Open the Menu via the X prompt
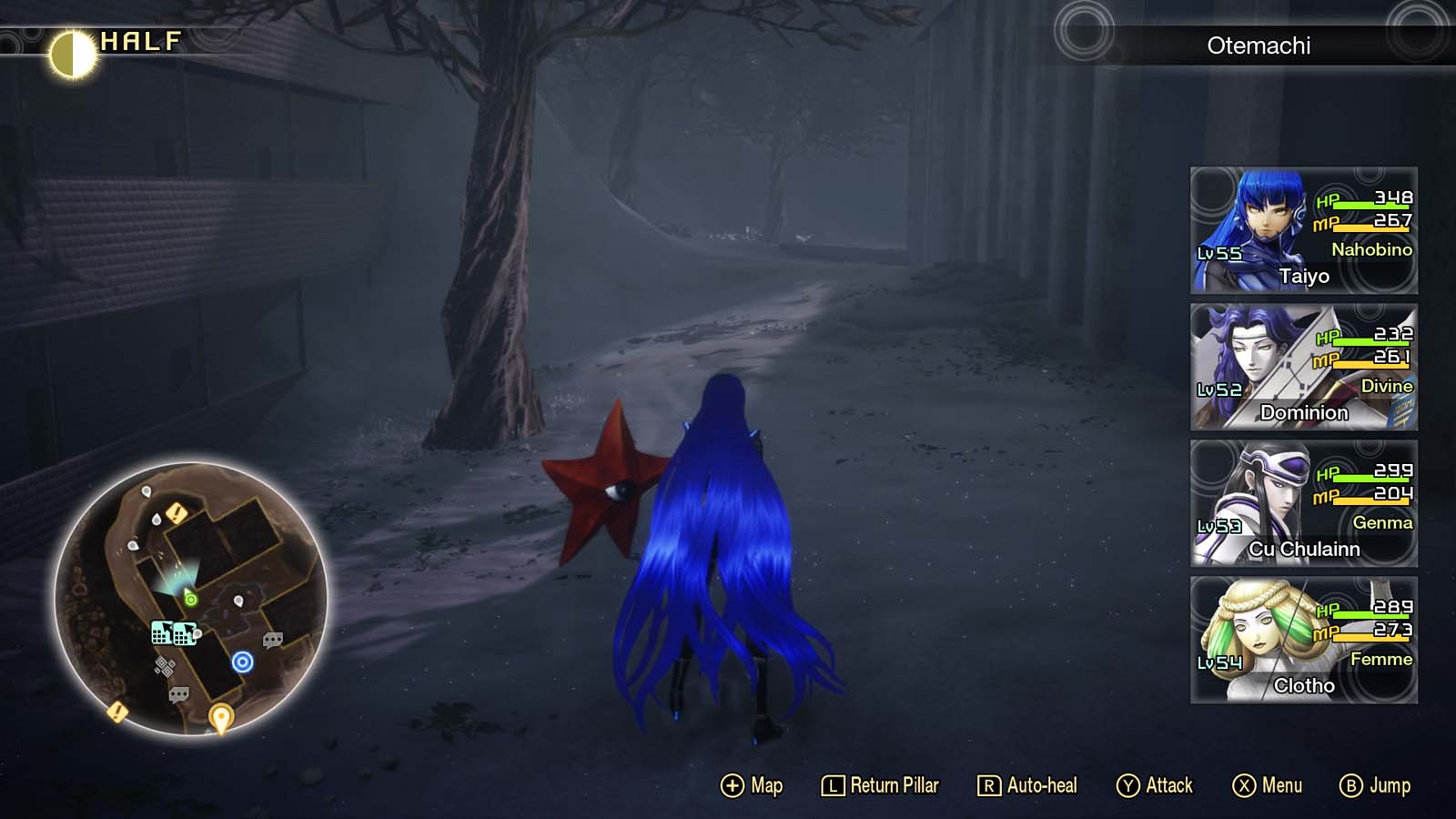The width and height of the screenshot is (1456, 819). click(1270, 784)
